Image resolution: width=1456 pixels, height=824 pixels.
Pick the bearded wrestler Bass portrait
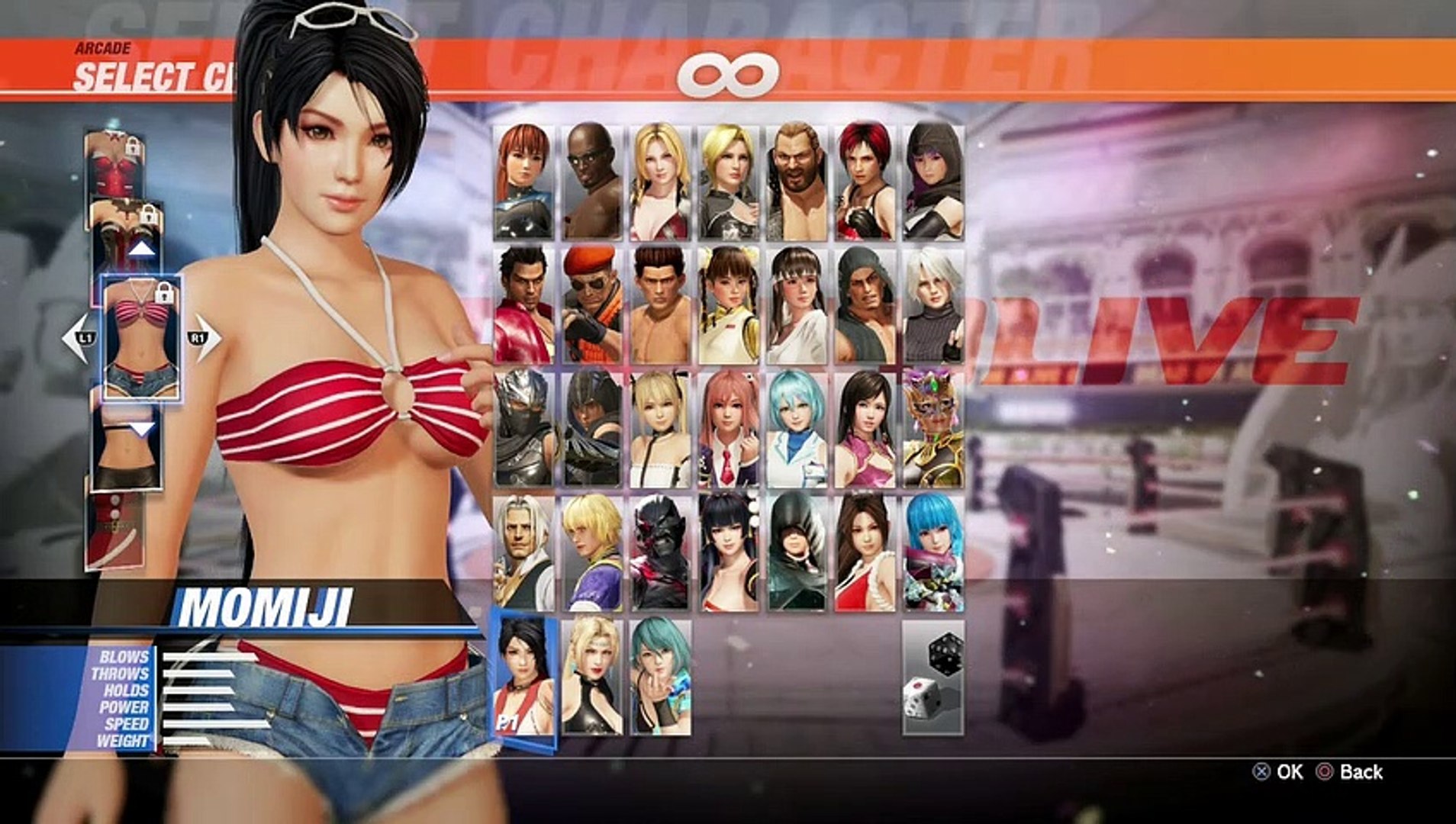coord(797,182)
